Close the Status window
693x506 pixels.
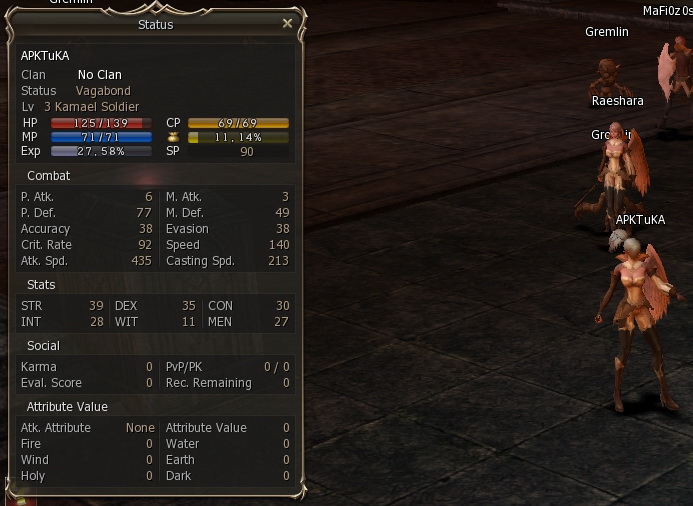[288, 23]
